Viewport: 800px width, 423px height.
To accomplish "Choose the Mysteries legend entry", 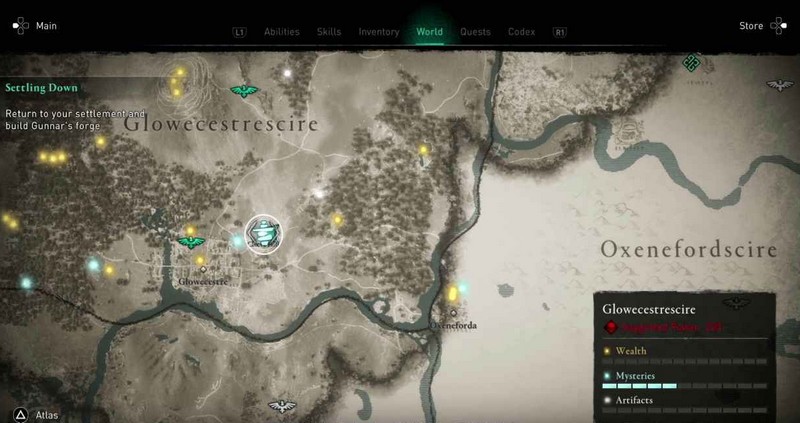I will tap(634, 375).
